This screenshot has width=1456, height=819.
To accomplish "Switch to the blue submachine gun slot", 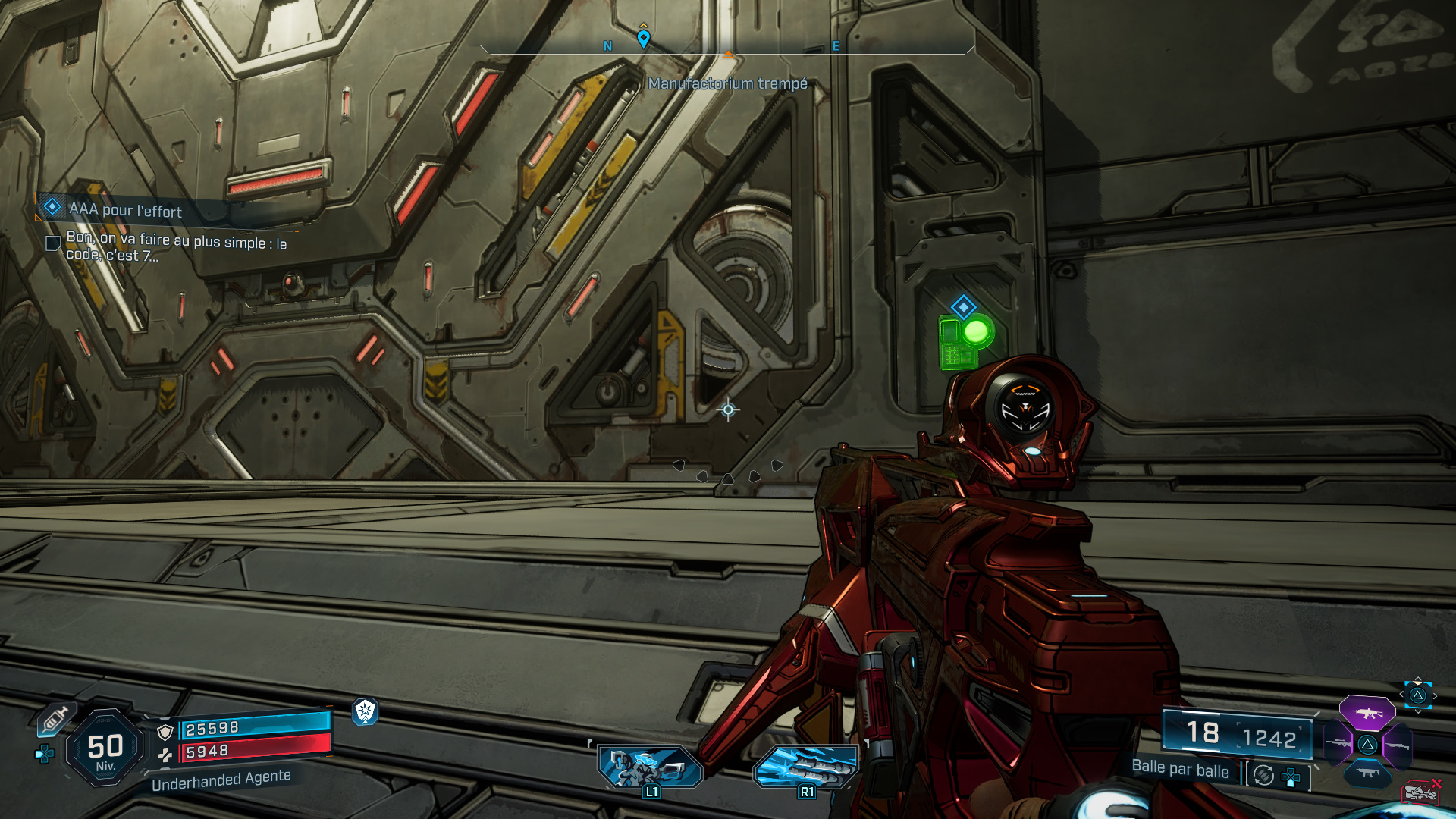I will point(1367,773).
